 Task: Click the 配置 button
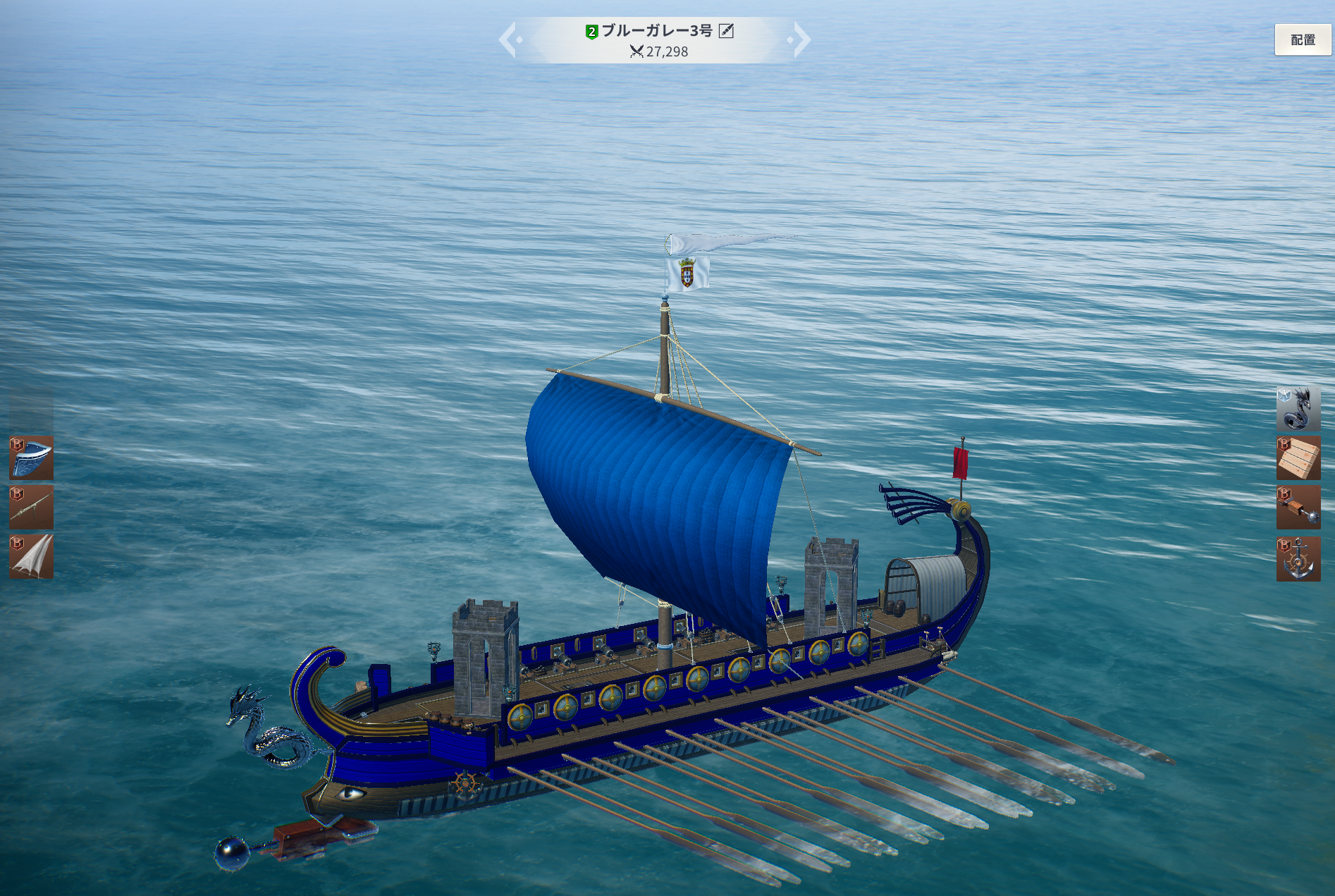[1302, 40]
